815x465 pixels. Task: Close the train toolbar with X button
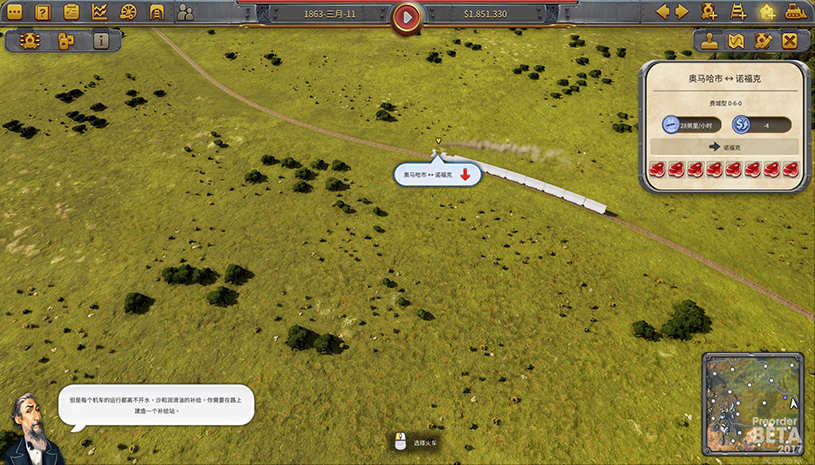(790, 41)
